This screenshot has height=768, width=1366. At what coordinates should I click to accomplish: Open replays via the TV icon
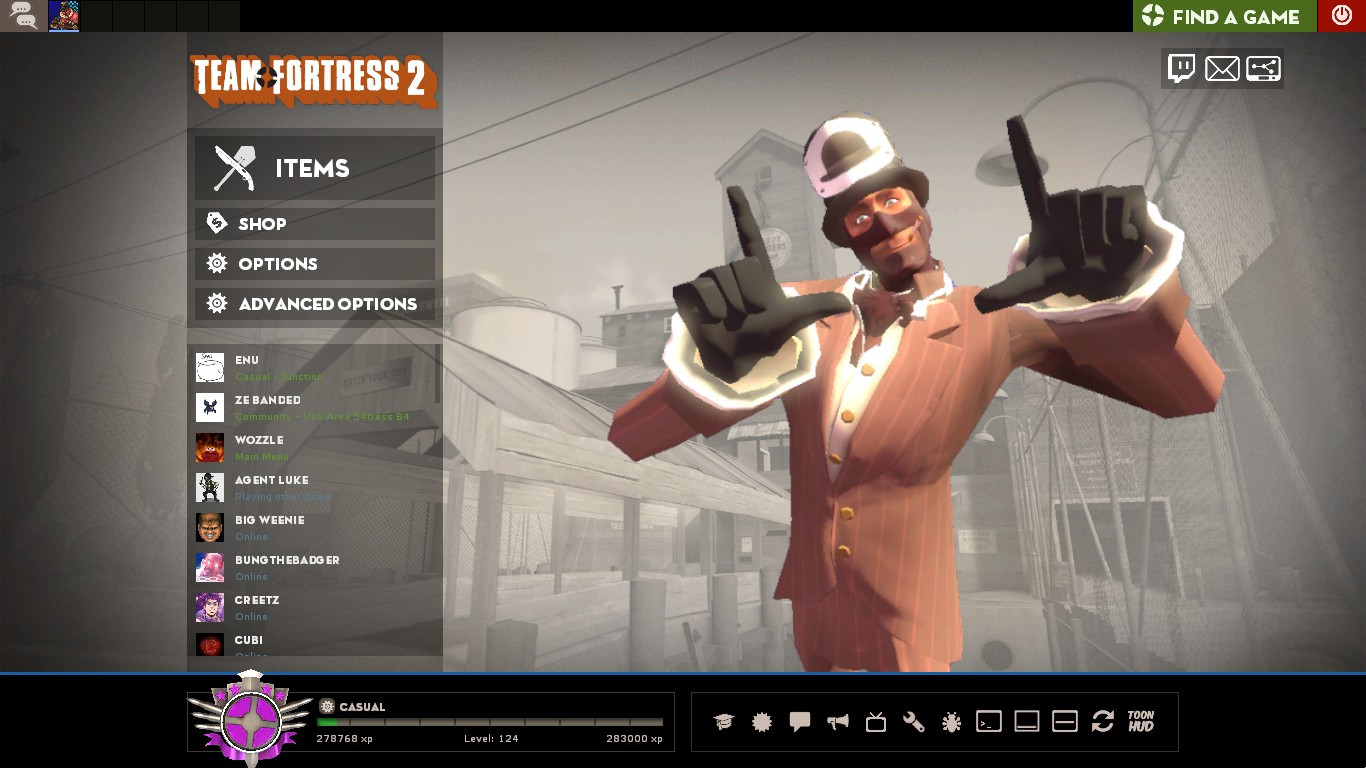(876, 721)
